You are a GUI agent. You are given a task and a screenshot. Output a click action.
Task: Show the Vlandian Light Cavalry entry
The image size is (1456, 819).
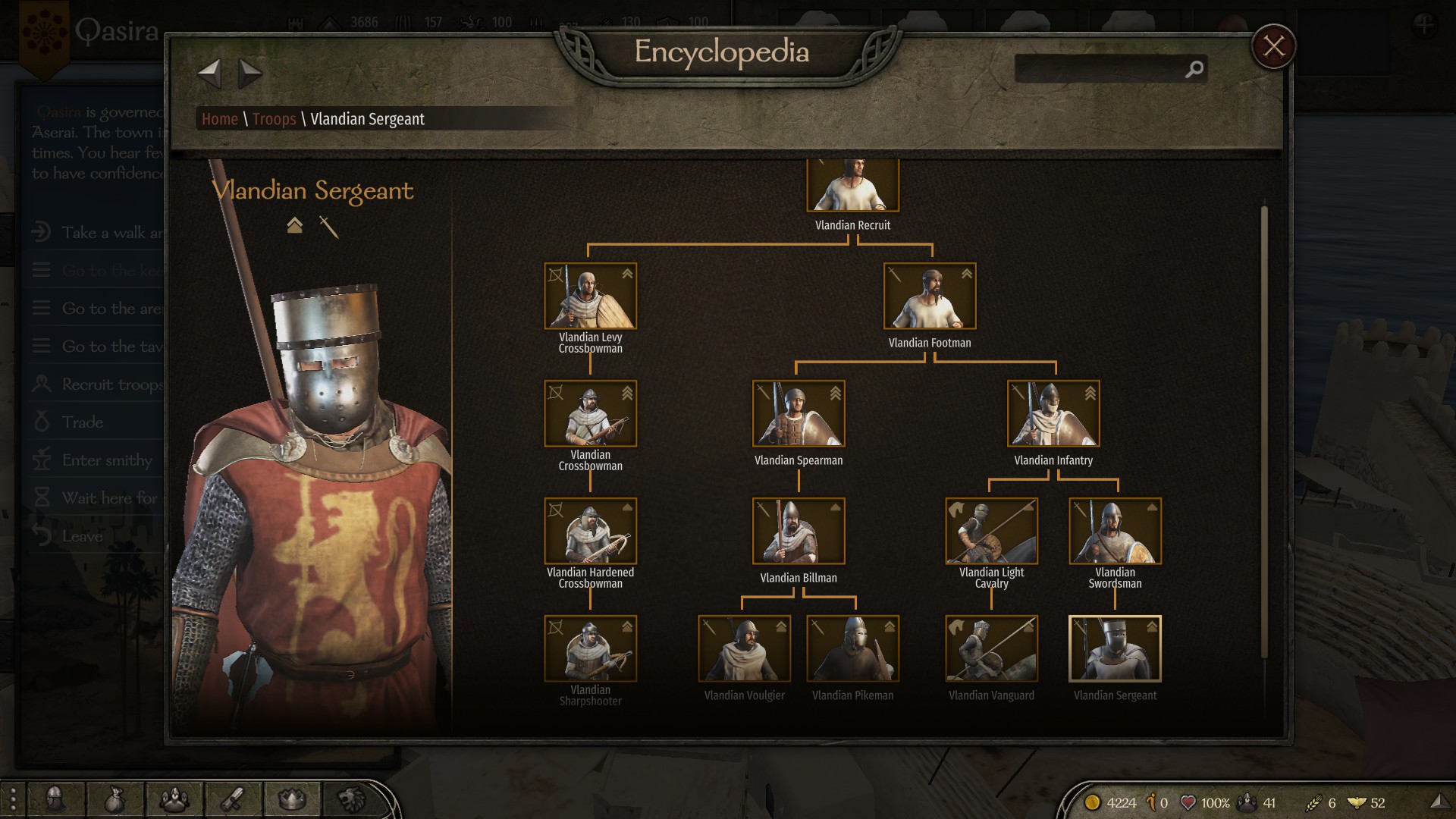pos(991,531)
